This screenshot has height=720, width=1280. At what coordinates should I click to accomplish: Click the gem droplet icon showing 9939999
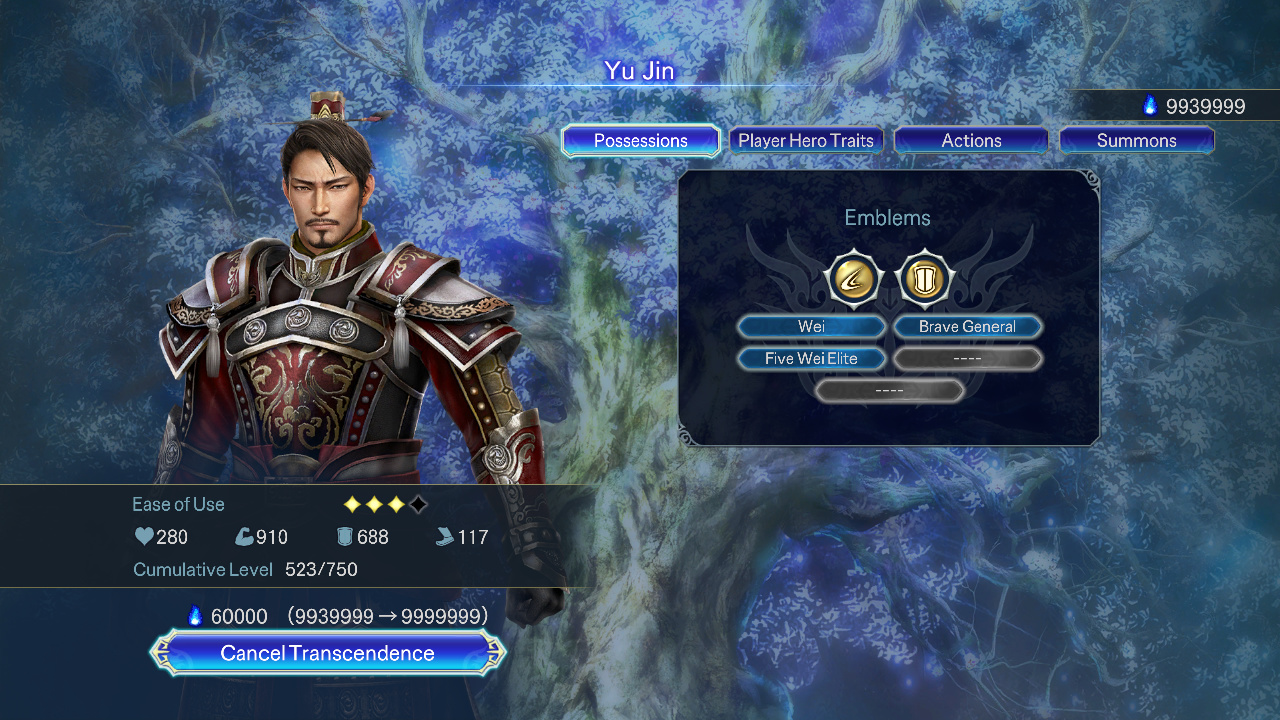[x=1152, y=105]
